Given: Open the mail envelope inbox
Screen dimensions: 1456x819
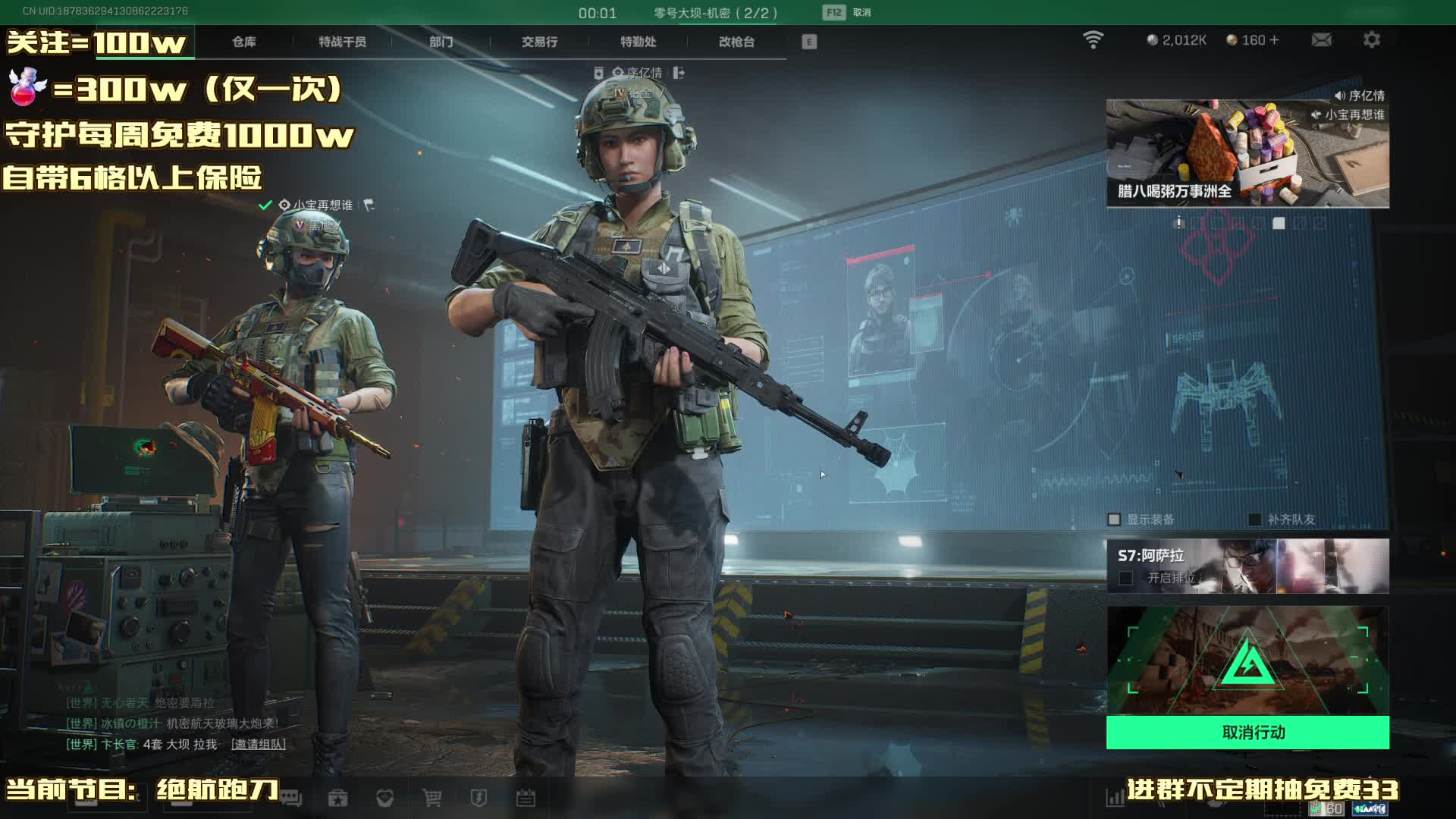Looking at the screenshot, I should [x=1321, y=40].
